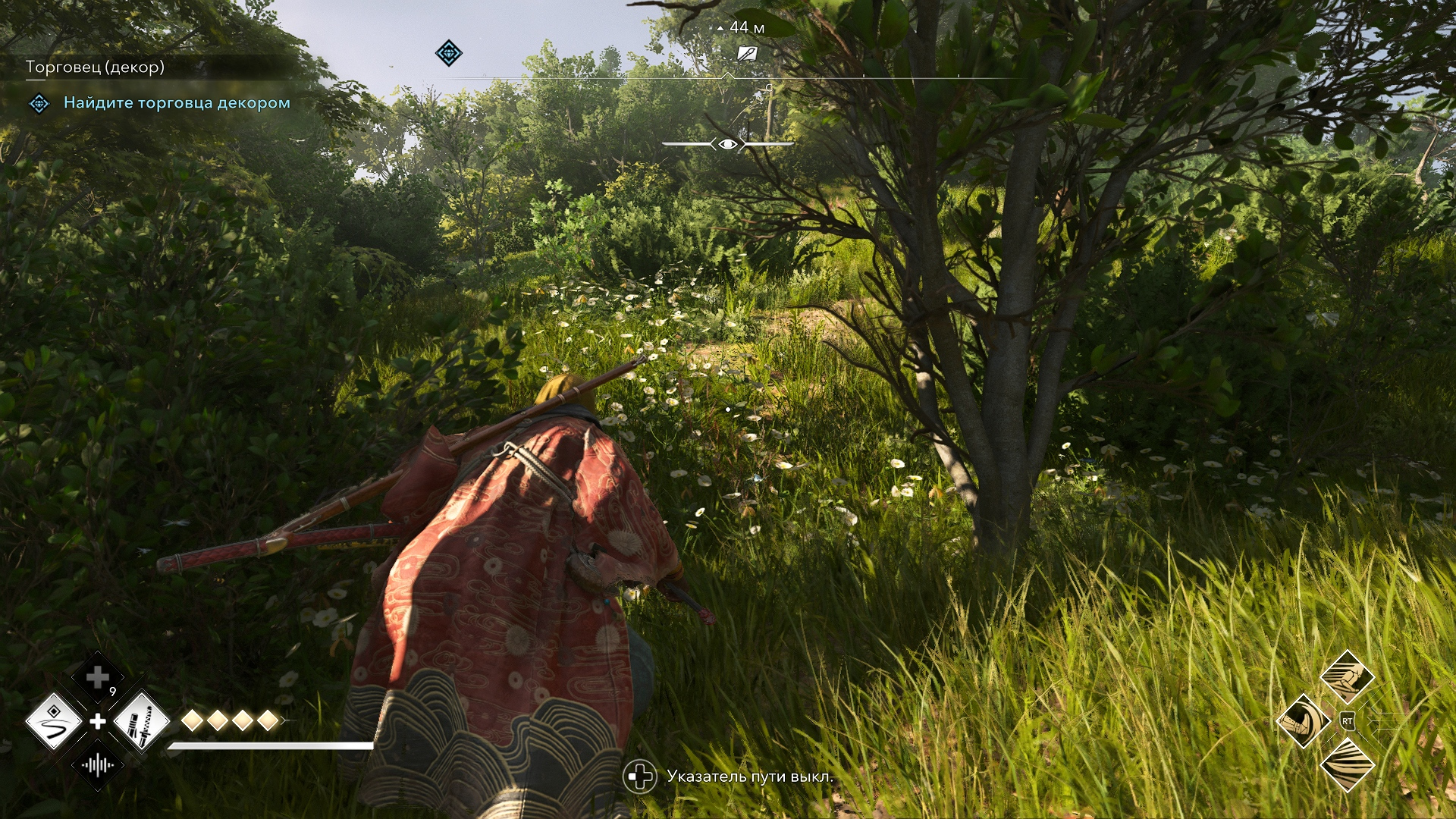Trigger the sweeping slash lines ability
1456x819 pixels.
[1347, 764]
